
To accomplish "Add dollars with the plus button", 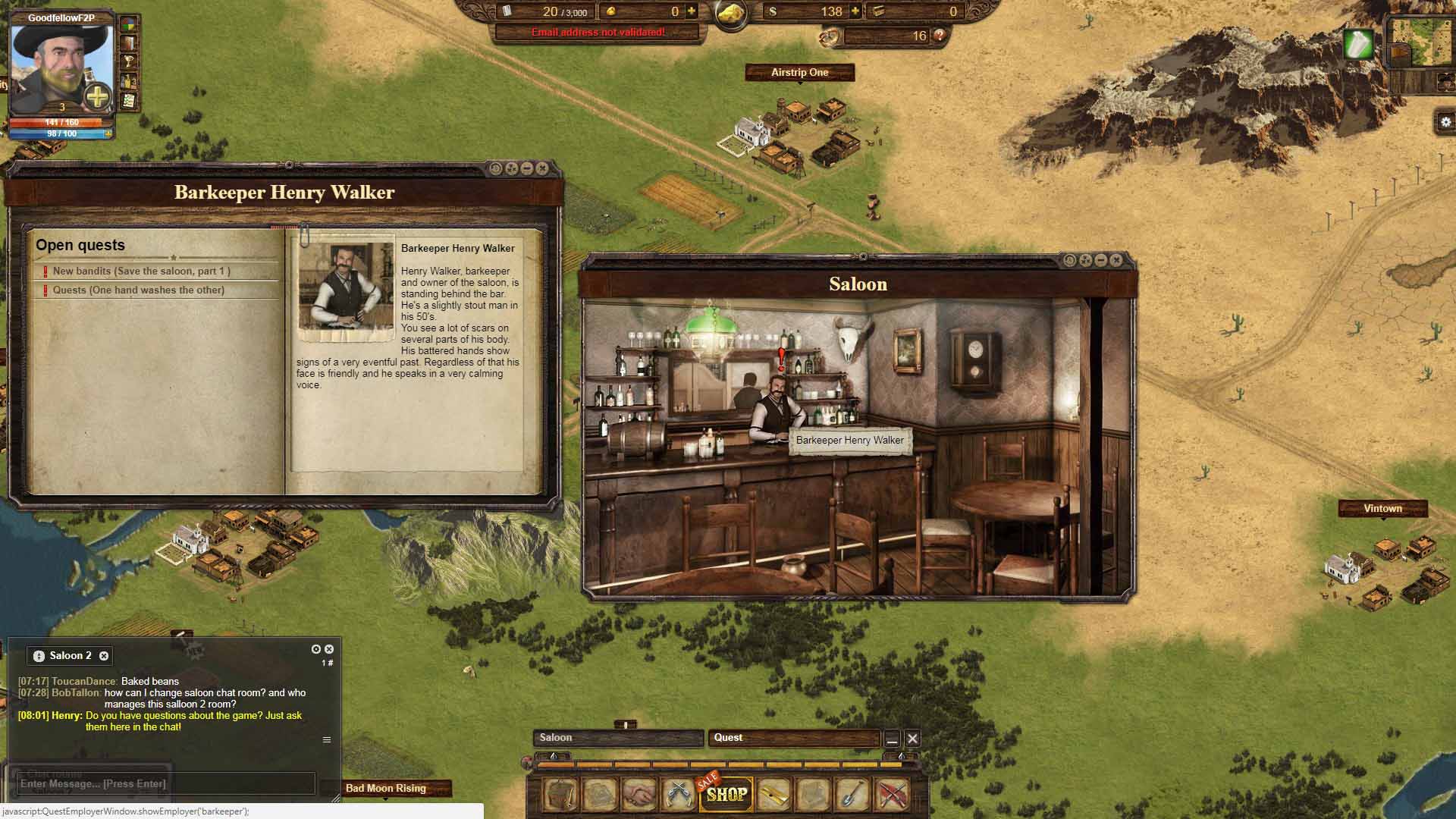I will point(855,11).
